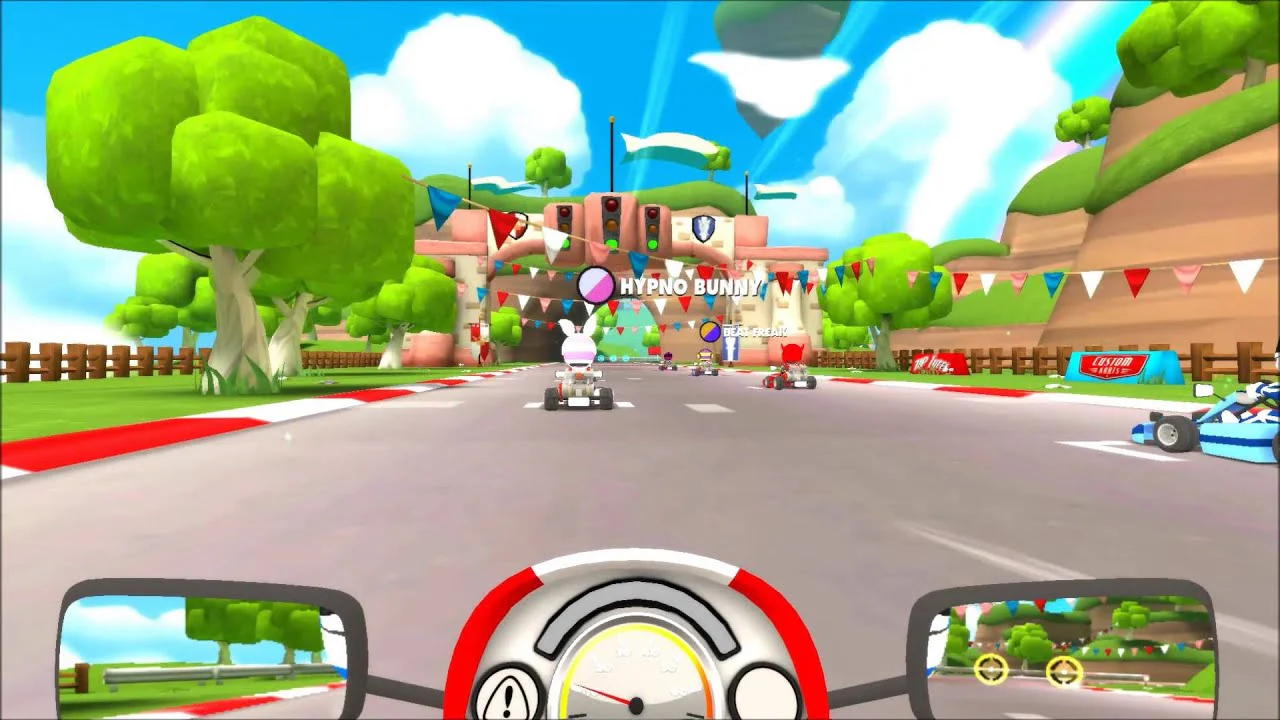Click the red Top Tires banner sign
Screen dimensions: 1280x720
click(x=937, y=364)
